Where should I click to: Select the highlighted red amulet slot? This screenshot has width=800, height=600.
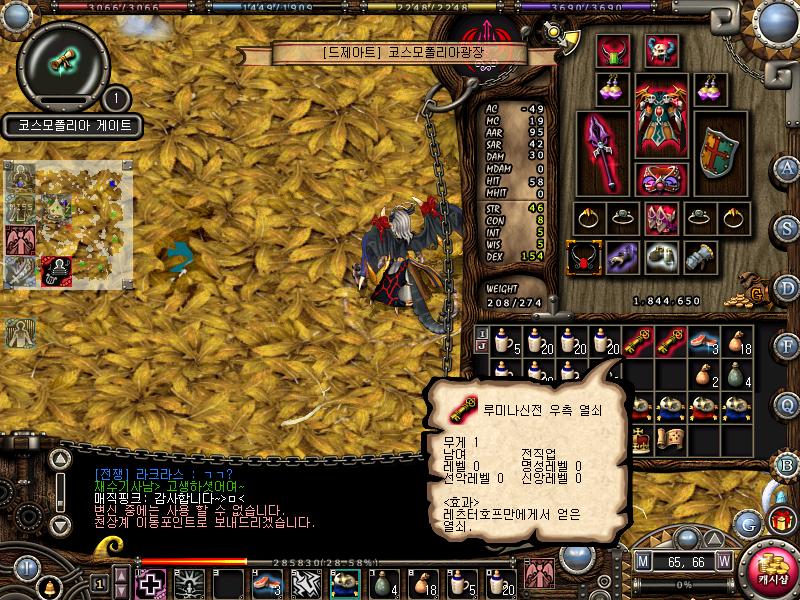click(x=582, y=258)
